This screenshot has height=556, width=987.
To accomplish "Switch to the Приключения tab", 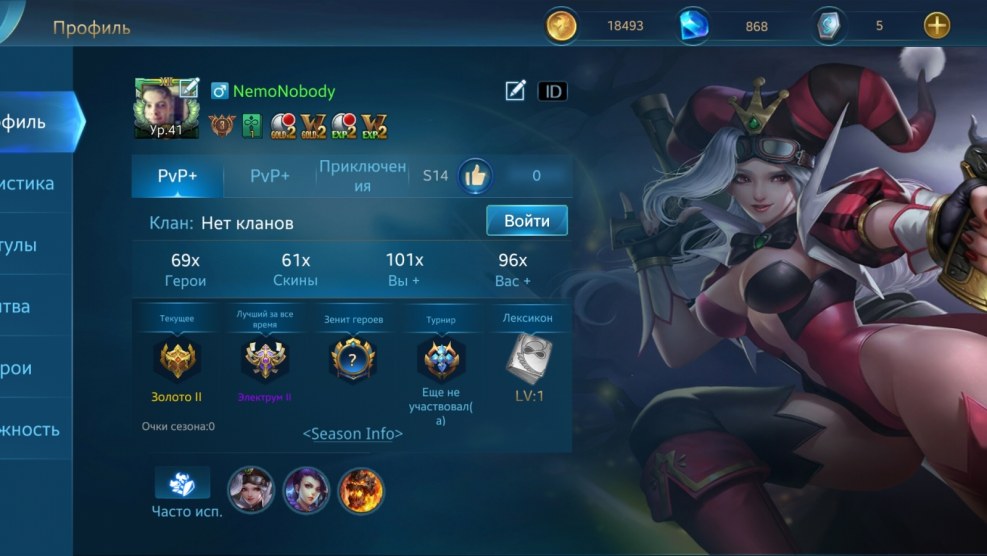I will pyautogui.click(x=362, y=176).
